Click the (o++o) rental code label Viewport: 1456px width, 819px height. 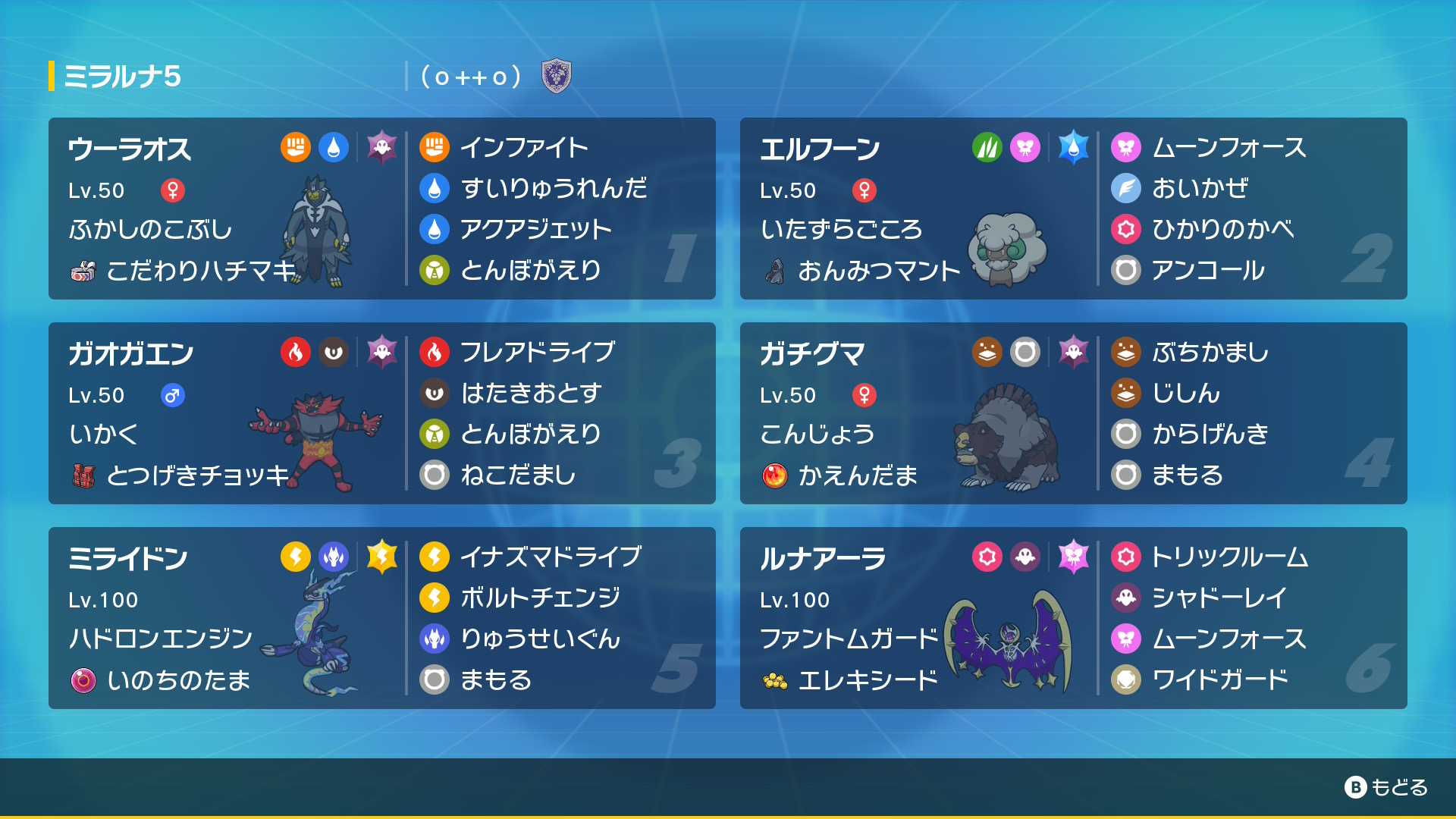pyautogui.click(x=469, y=75)
